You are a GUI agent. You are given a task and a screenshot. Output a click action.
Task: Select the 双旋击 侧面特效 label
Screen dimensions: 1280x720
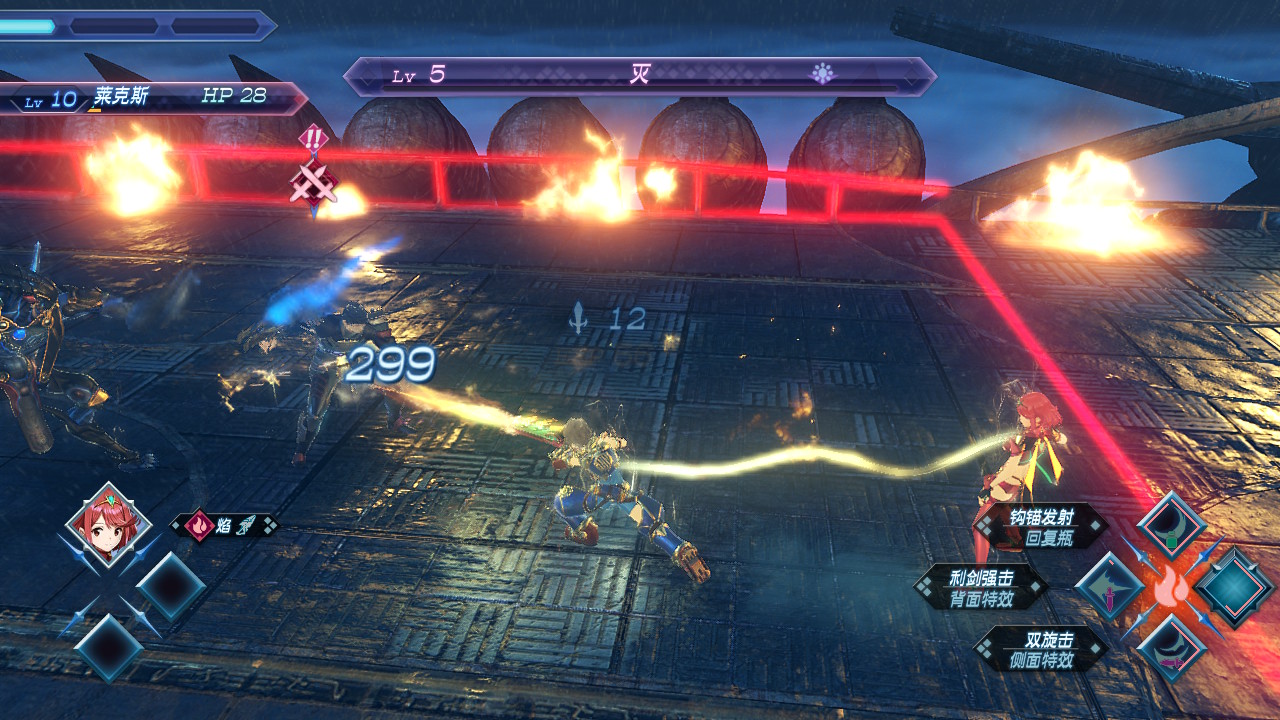[1041, 648]
